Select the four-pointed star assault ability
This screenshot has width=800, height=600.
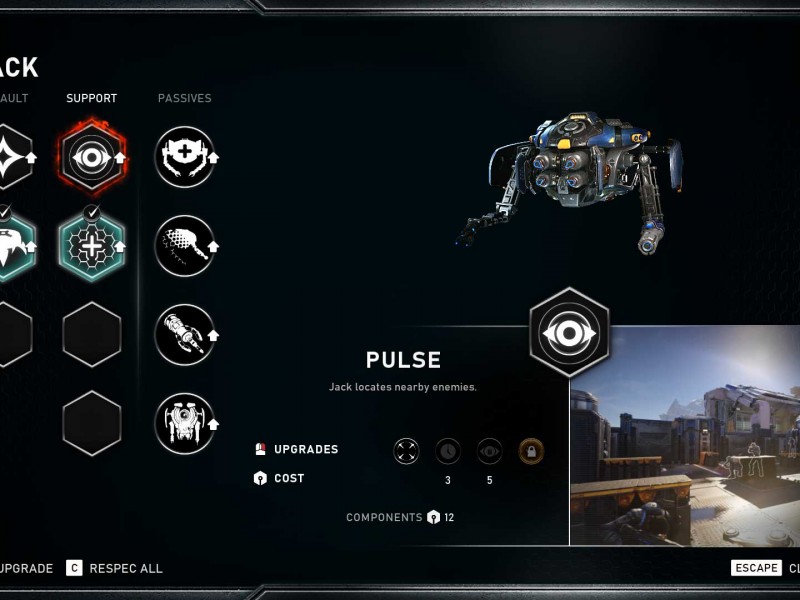tap(8, 157)
